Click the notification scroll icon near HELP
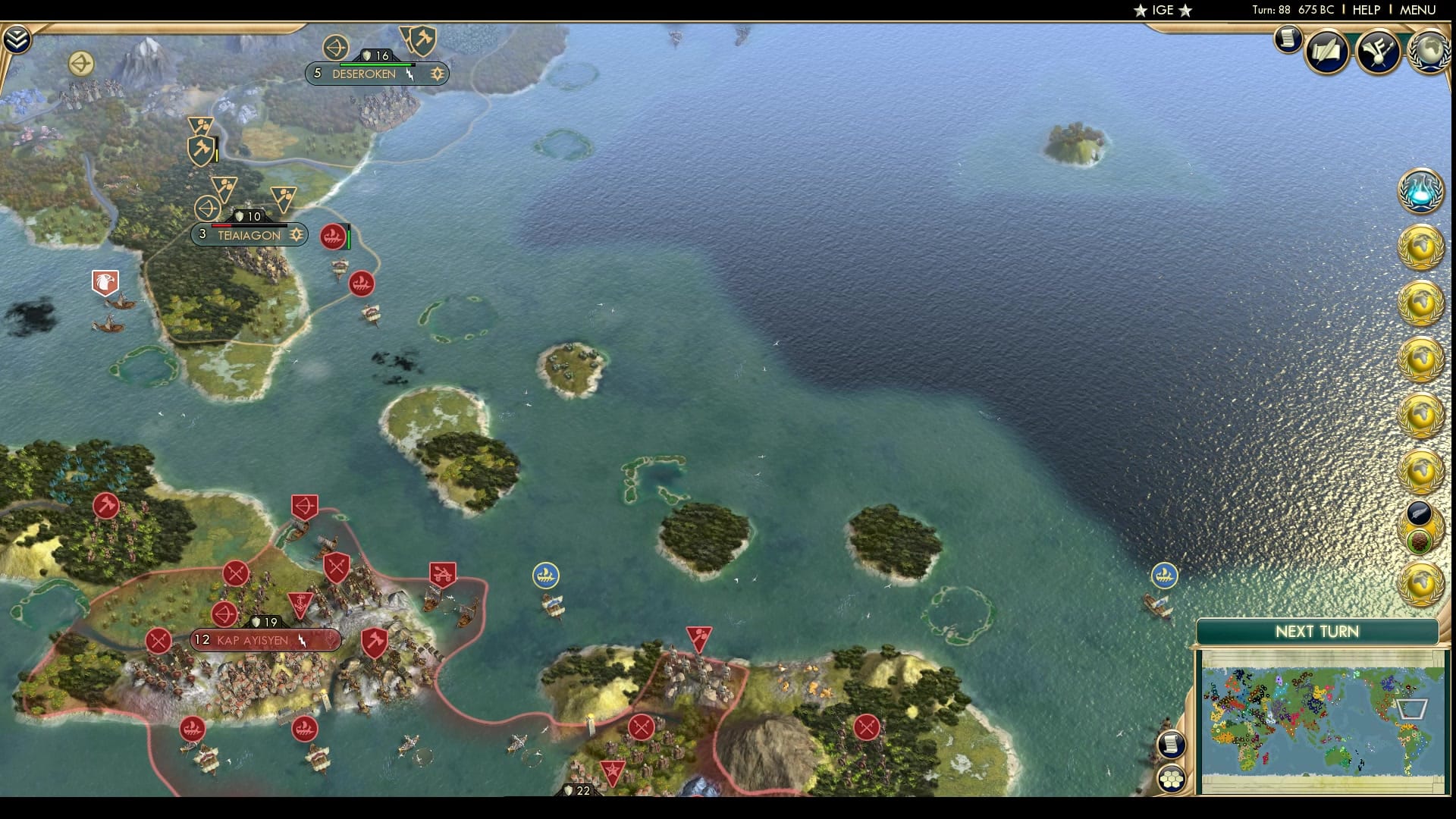 click(x=1288, y=40)
